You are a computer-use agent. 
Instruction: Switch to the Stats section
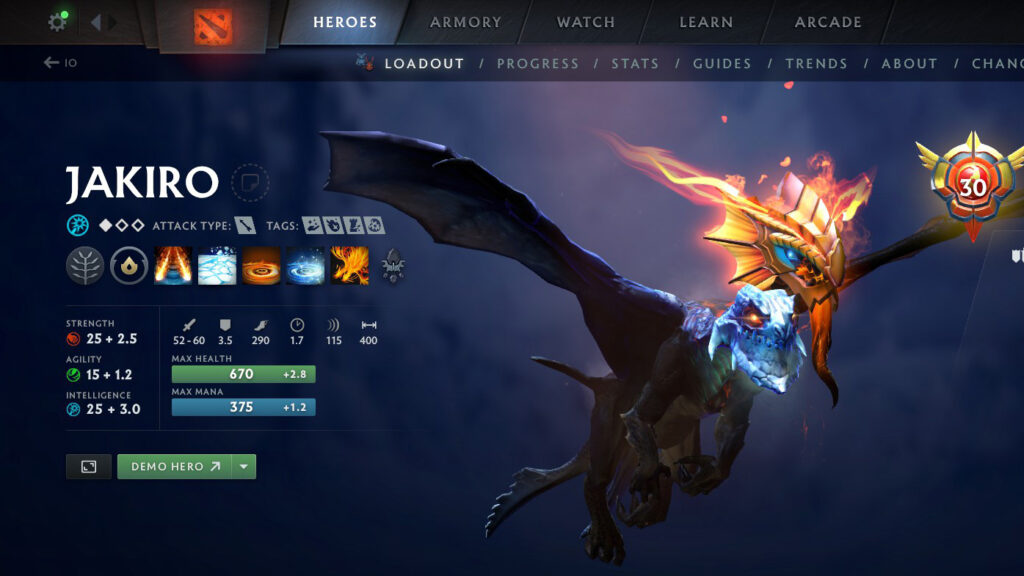pos(635,63)
